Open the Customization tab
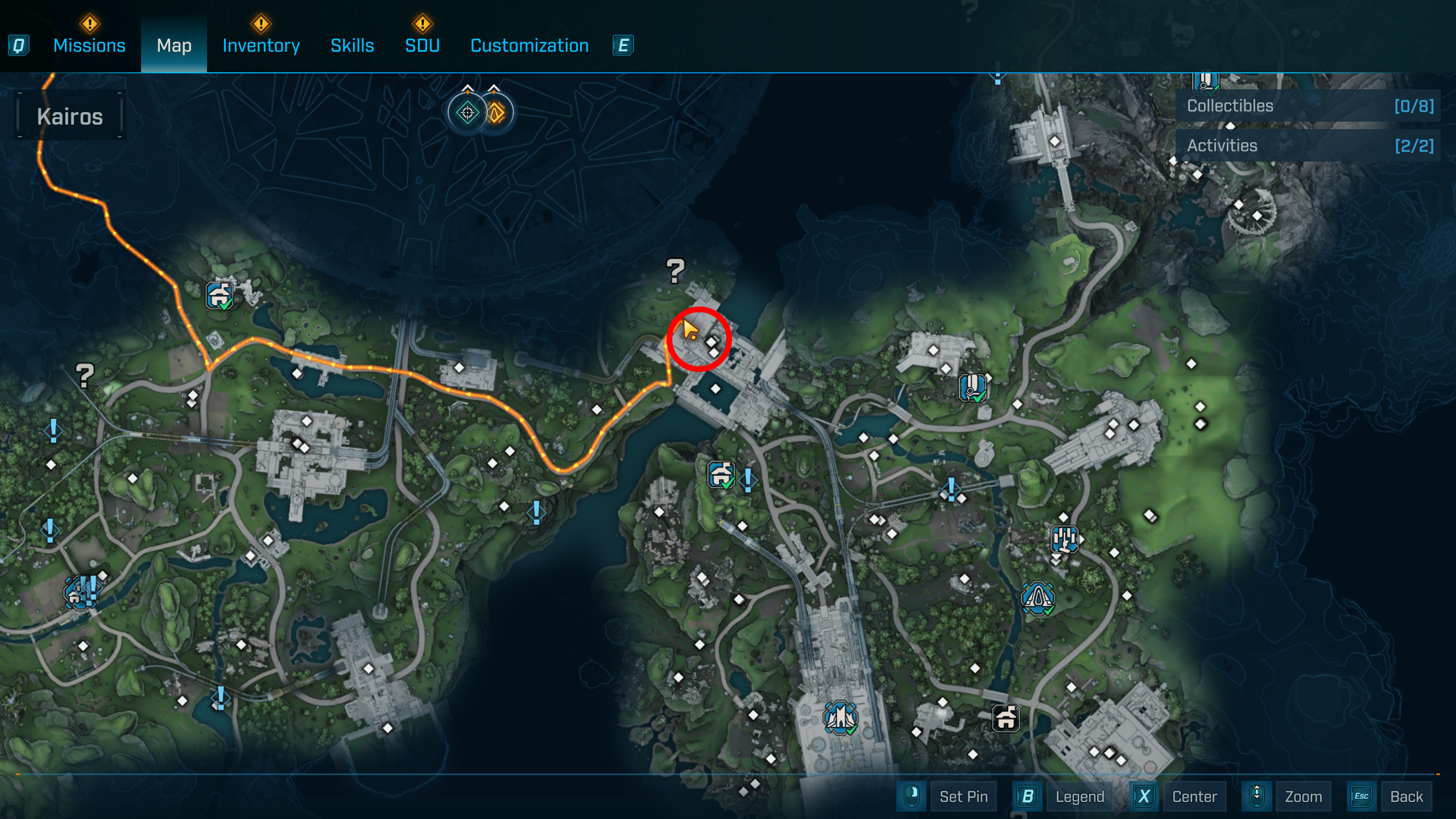 click(530, 45)
